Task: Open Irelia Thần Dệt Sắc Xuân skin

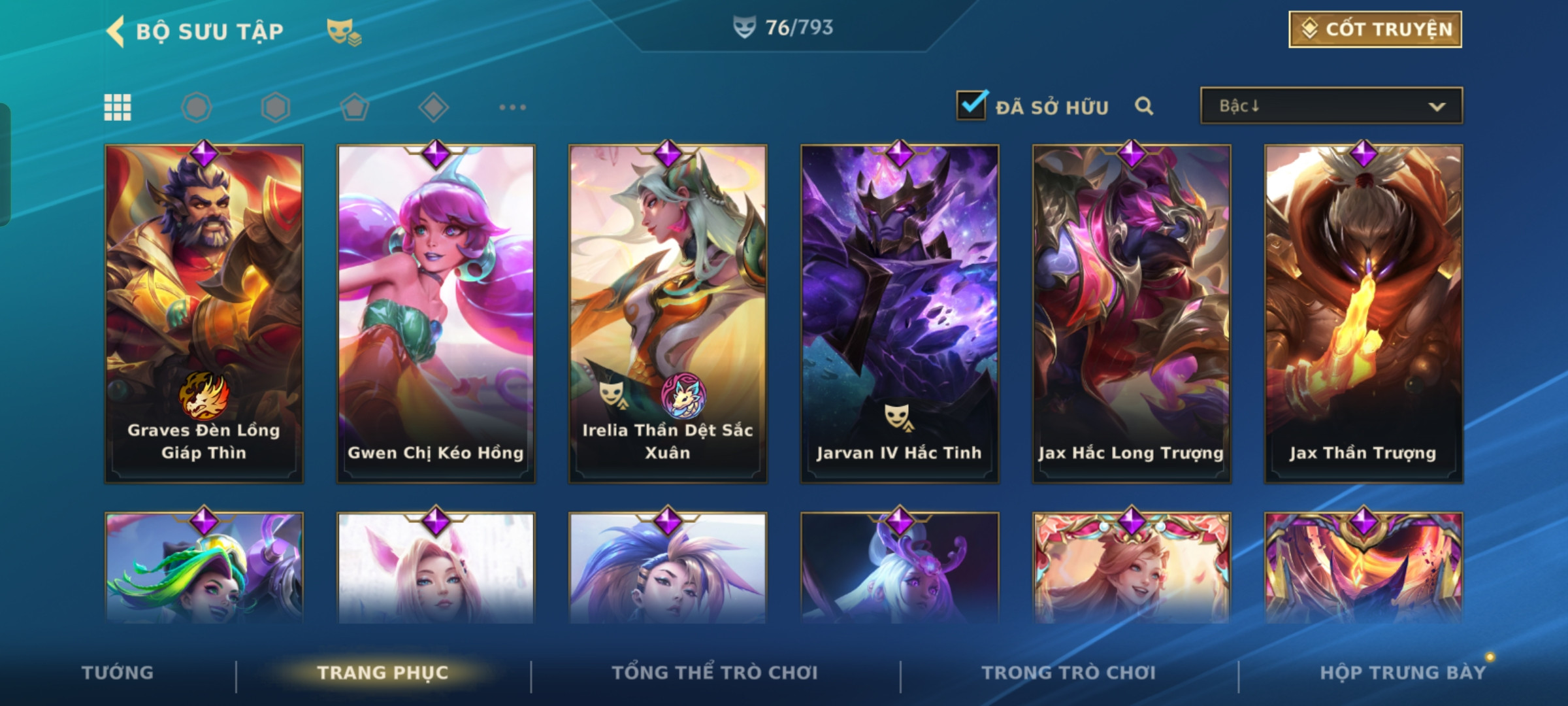Action: coord(668,314)
